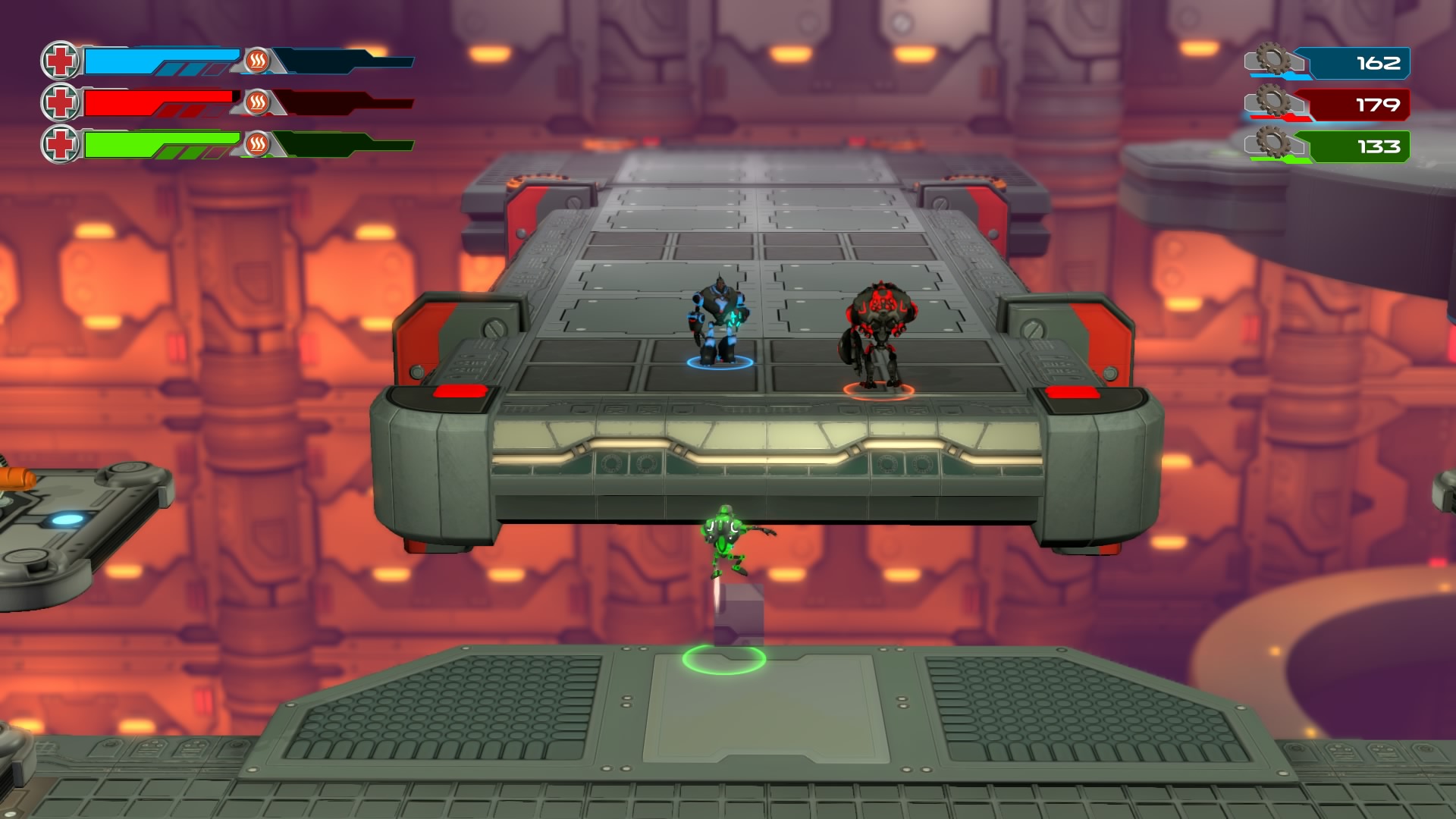Click the medical cross icon beside the blue health bar
The height and width of the screenshot is (819, 1456).
[60, 61]
